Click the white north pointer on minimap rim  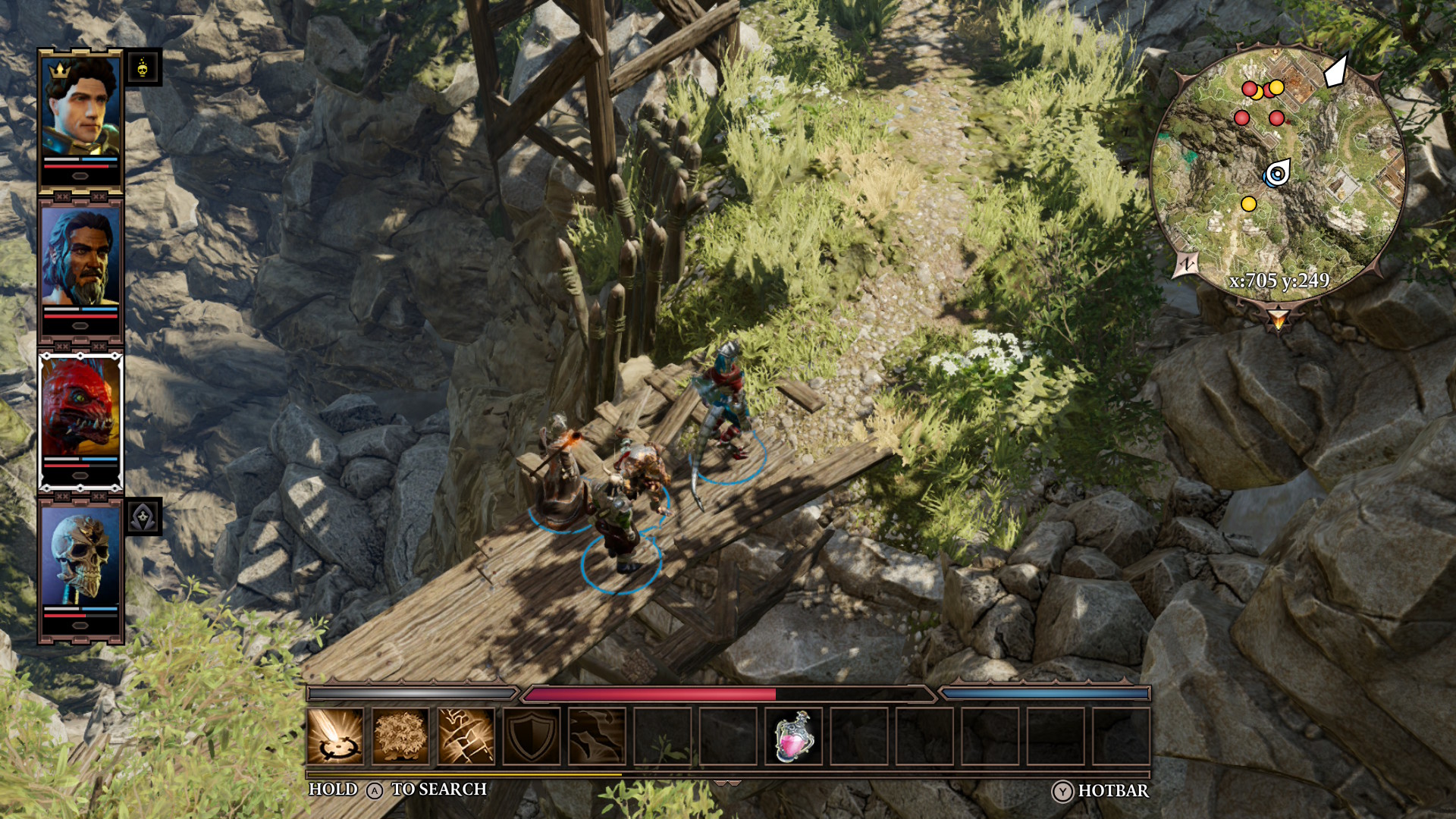(x=1336, y=71)
